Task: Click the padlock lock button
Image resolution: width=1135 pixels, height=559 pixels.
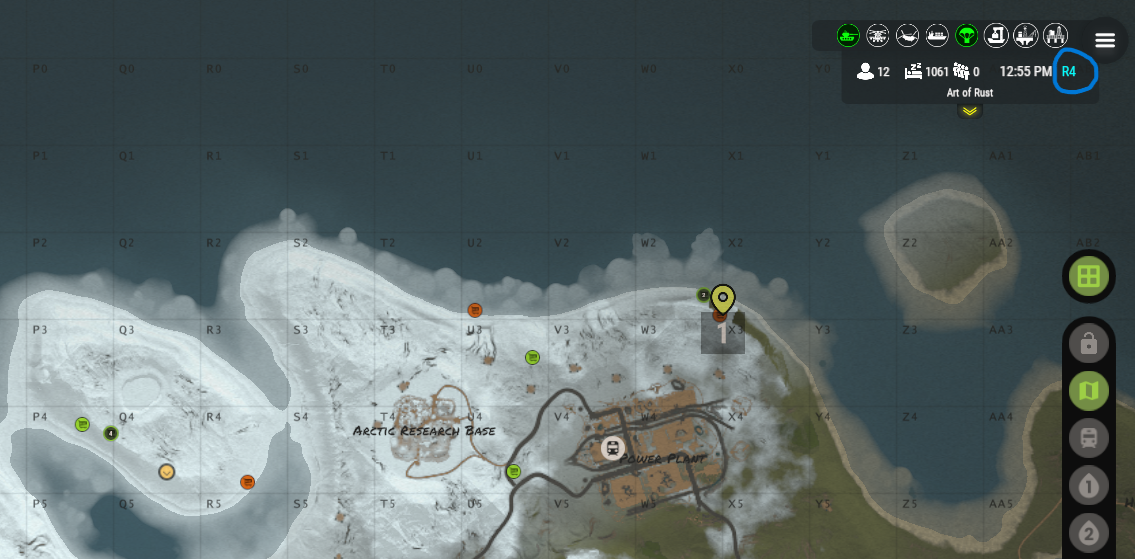Action: 1088,344
